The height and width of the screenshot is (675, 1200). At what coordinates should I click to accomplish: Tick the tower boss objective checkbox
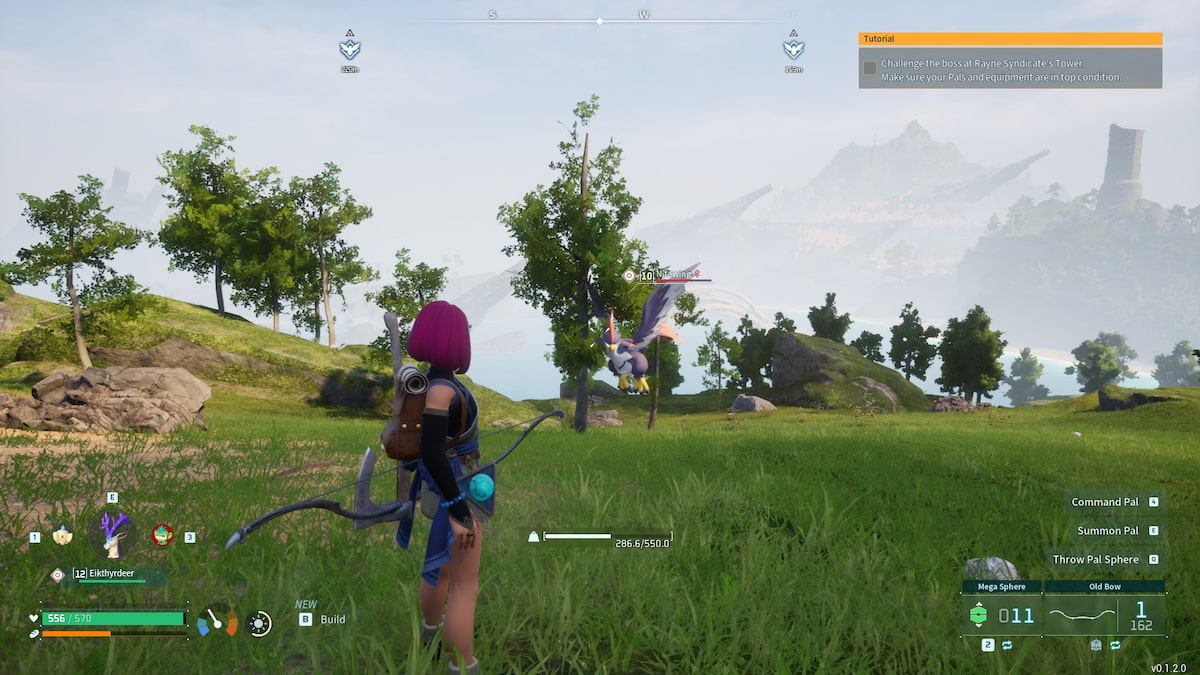pyautogui.click(x=870, y=68)
